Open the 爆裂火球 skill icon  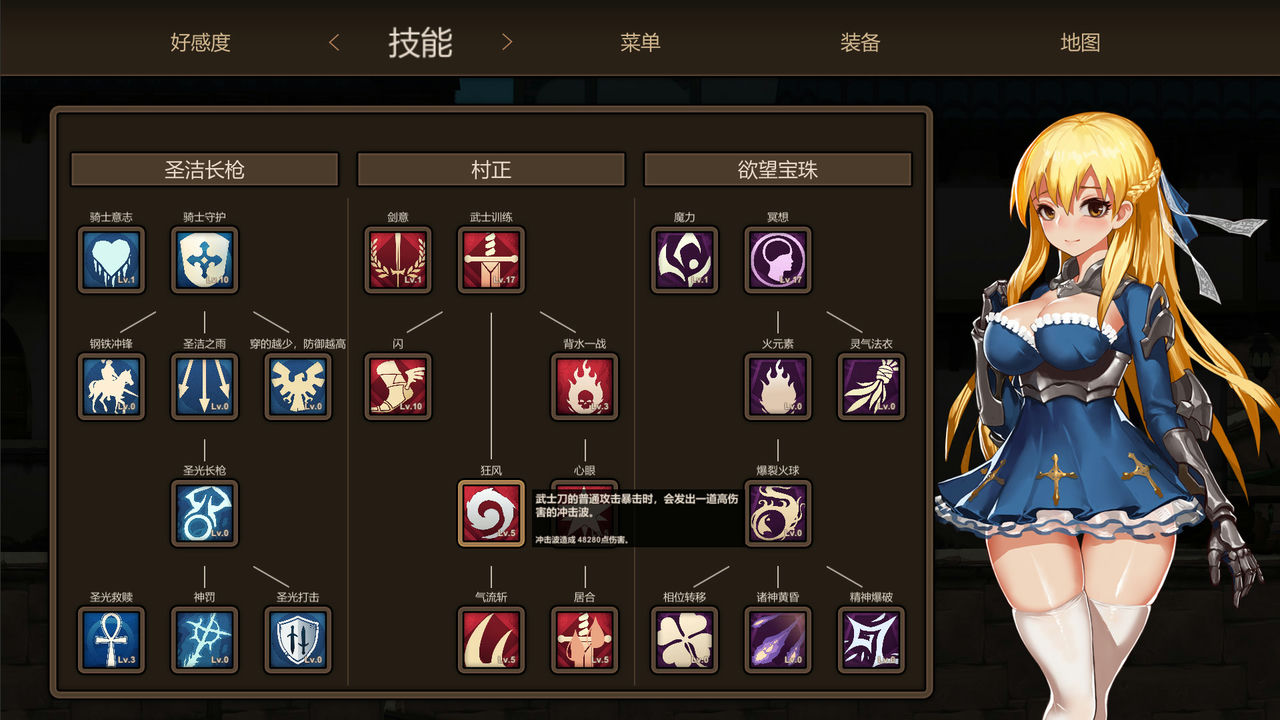(778, 513)
